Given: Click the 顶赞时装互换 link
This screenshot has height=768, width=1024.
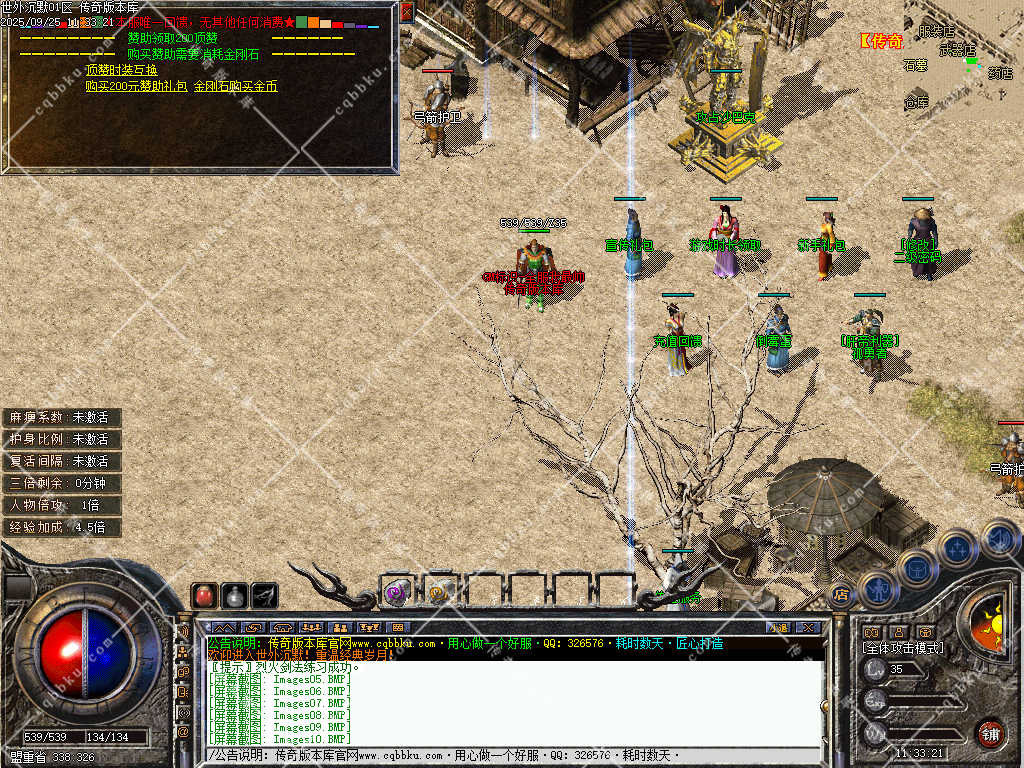Looking at the screenshot, I should 121,70.
